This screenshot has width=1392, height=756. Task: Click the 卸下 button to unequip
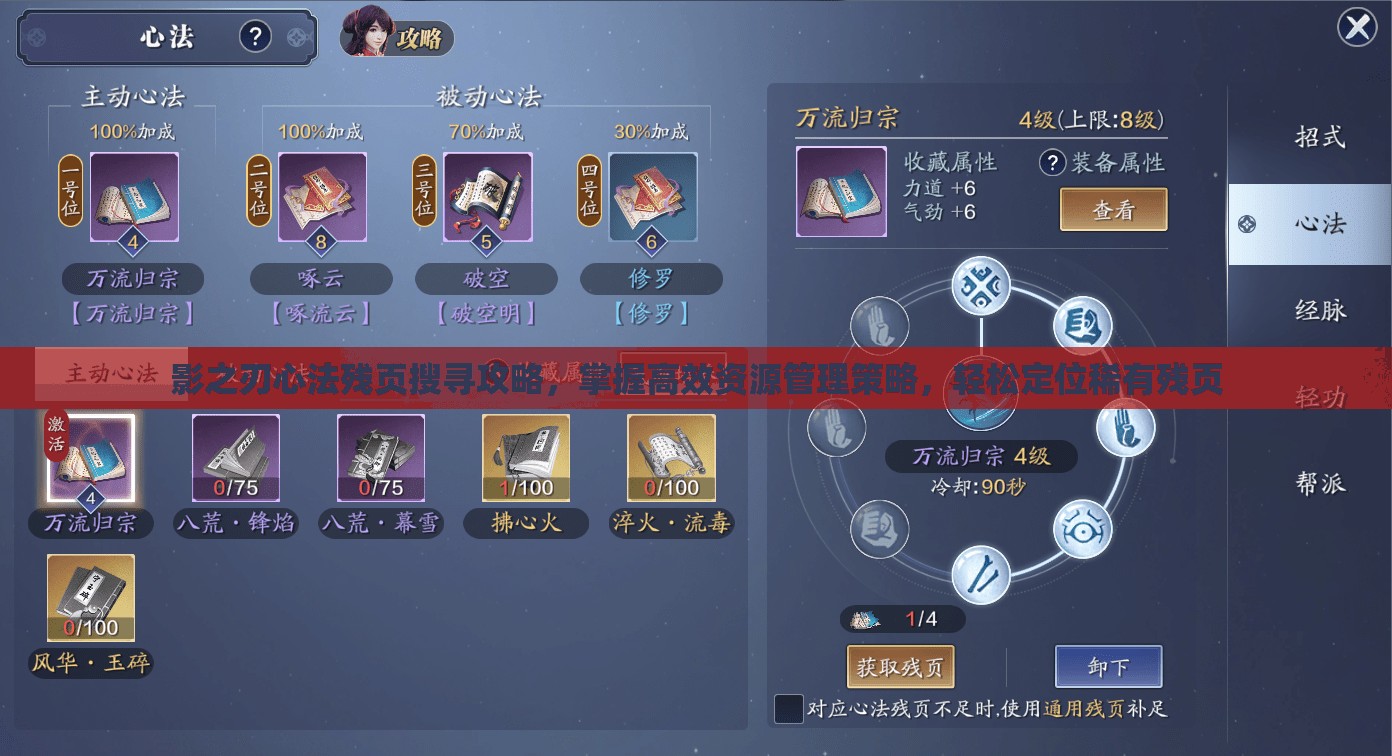(1108, 666)
